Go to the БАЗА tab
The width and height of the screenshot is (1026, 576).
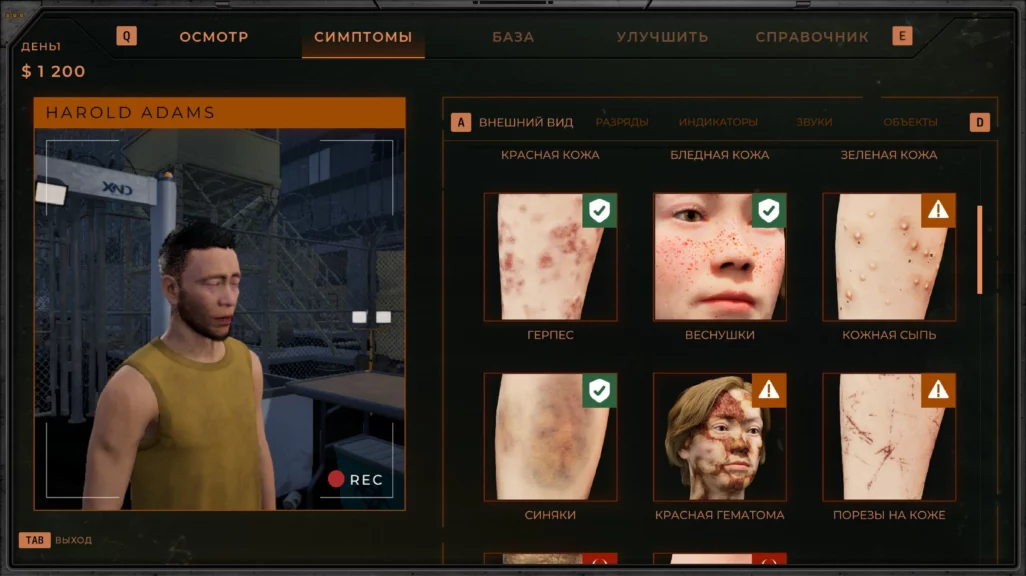(513, 37)
